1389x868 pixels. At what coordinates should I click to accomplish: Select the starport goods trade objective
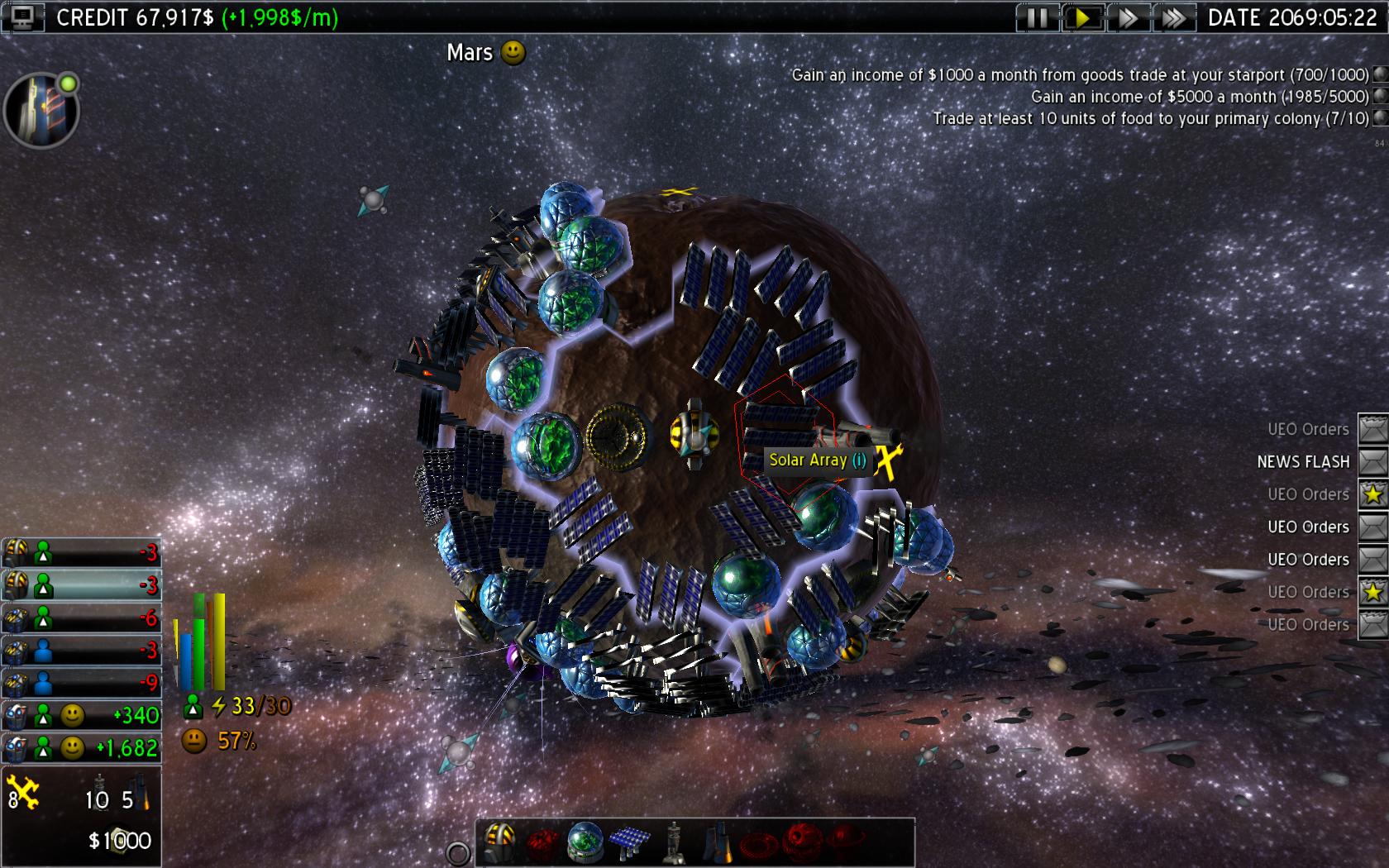click(x=1080, y=74)
